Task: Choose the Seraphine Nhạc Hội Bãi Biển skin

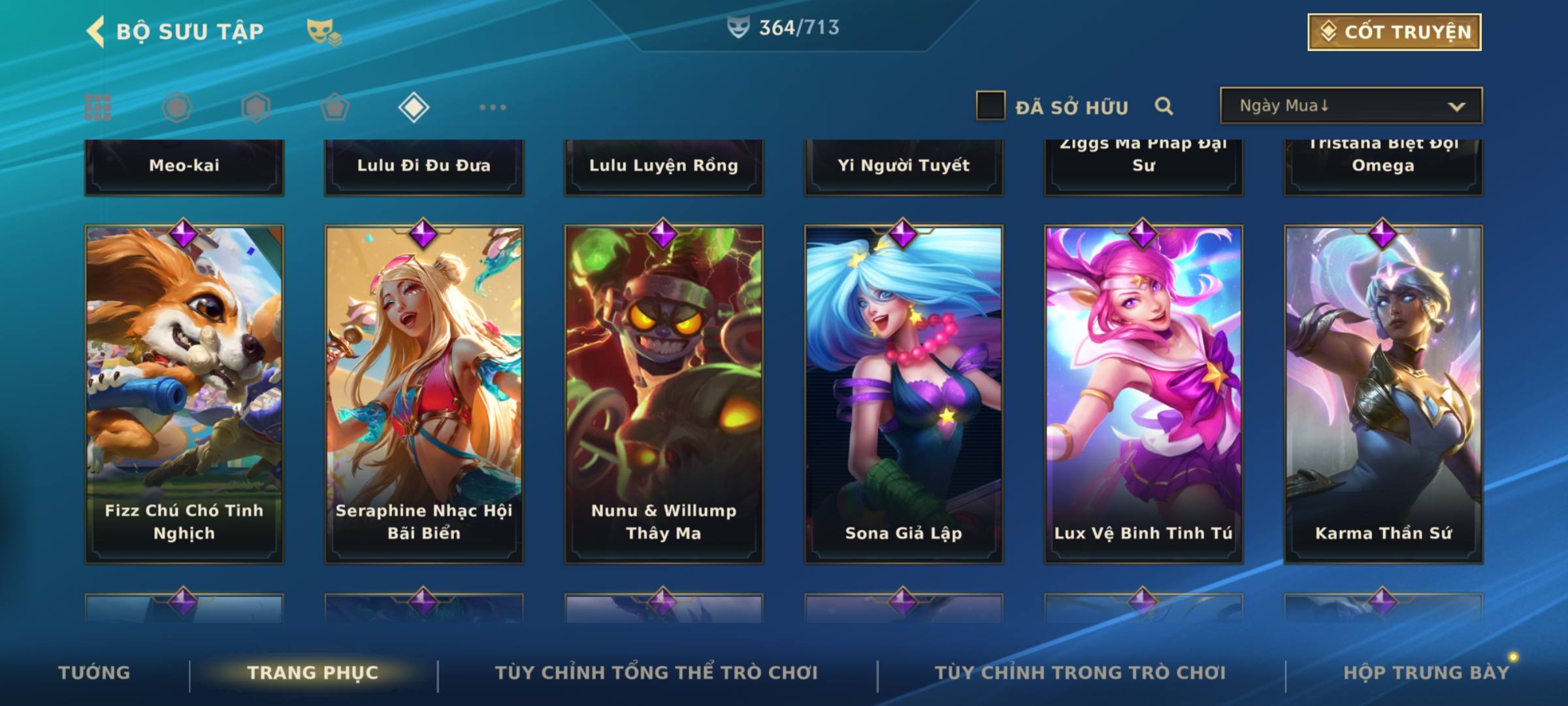Action: (x=424, y=394)
